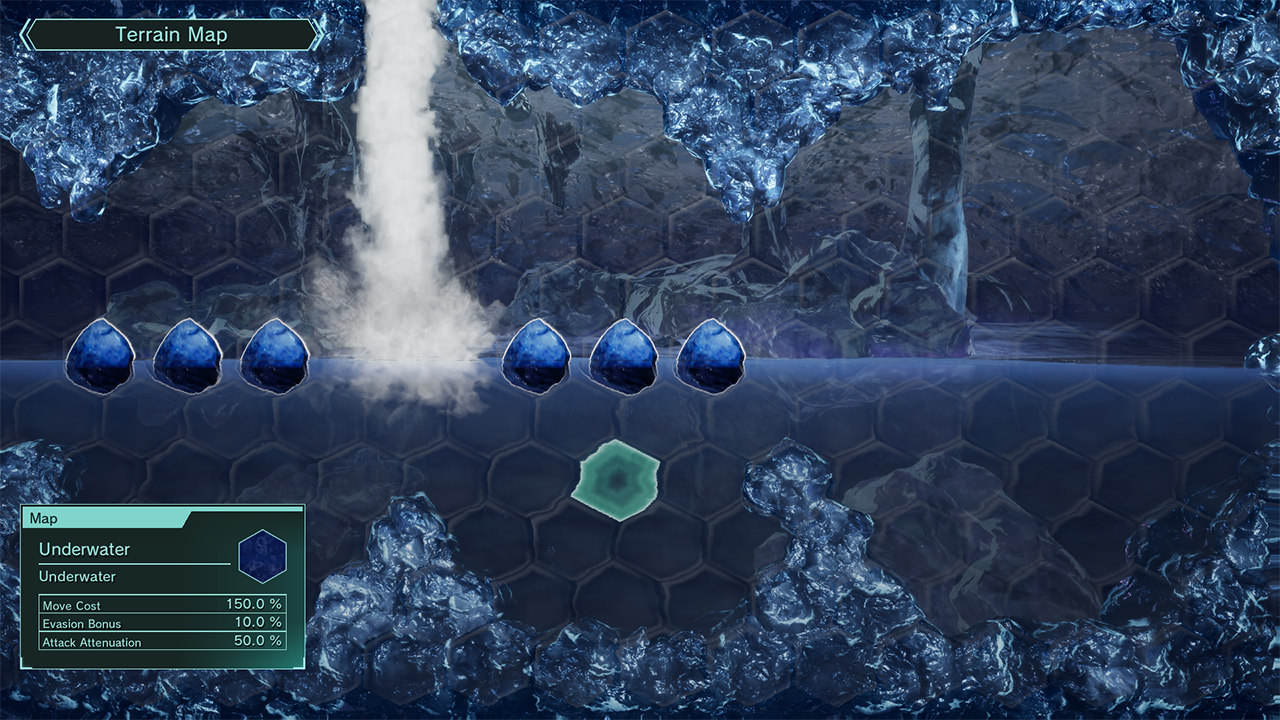Viewport: 1280px width, 720px height.
Task: Click the Terrain Map title banner
Action: [x=171, y=35]
